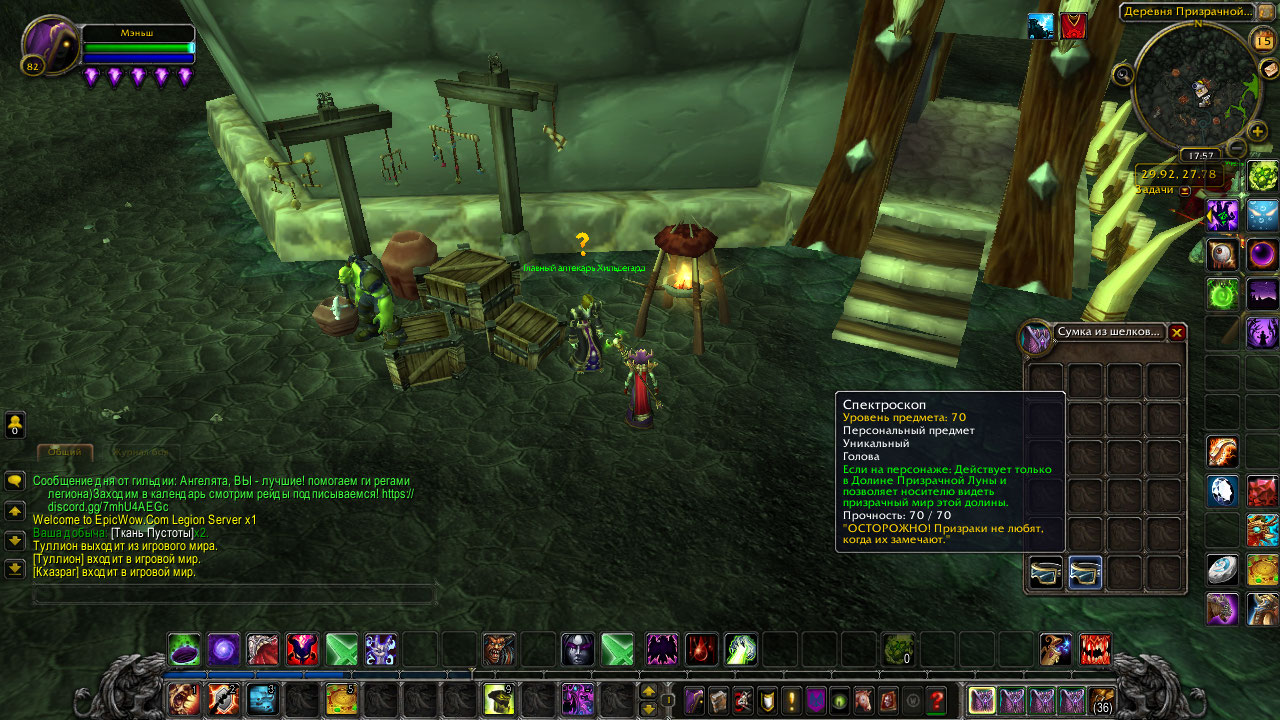This screenshot has height=720, width=1280.
Task: Activate the bloodshot eyeball ability icon
Action: click(1222, 255)
